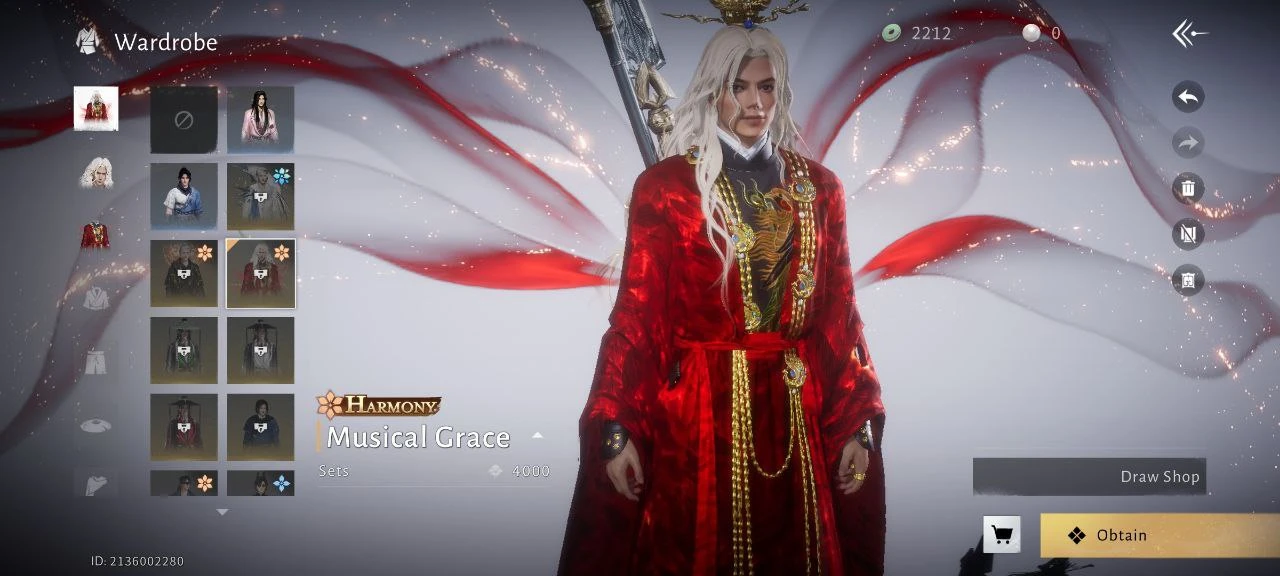Open the Draw Shop
Image resolution: width=1280 pixels, height=576 pixels.
[x=1089, y=476]
